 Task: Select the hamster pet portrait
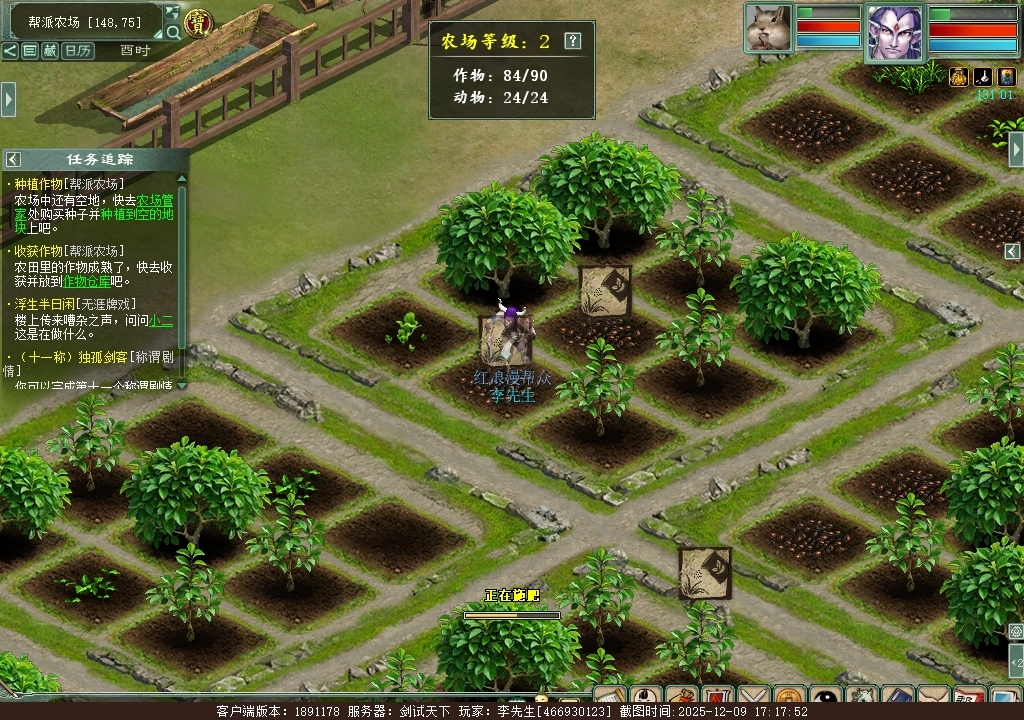[x=768, y=28]
